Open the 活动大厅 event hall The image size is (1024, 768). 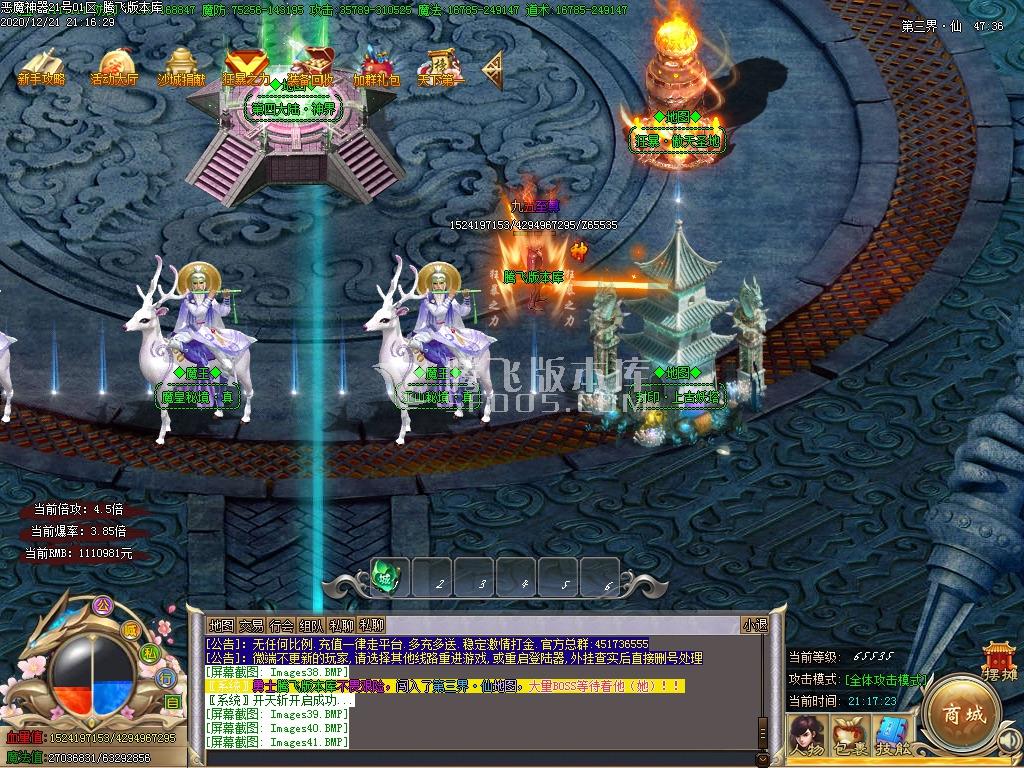click(x=115, y=66)
